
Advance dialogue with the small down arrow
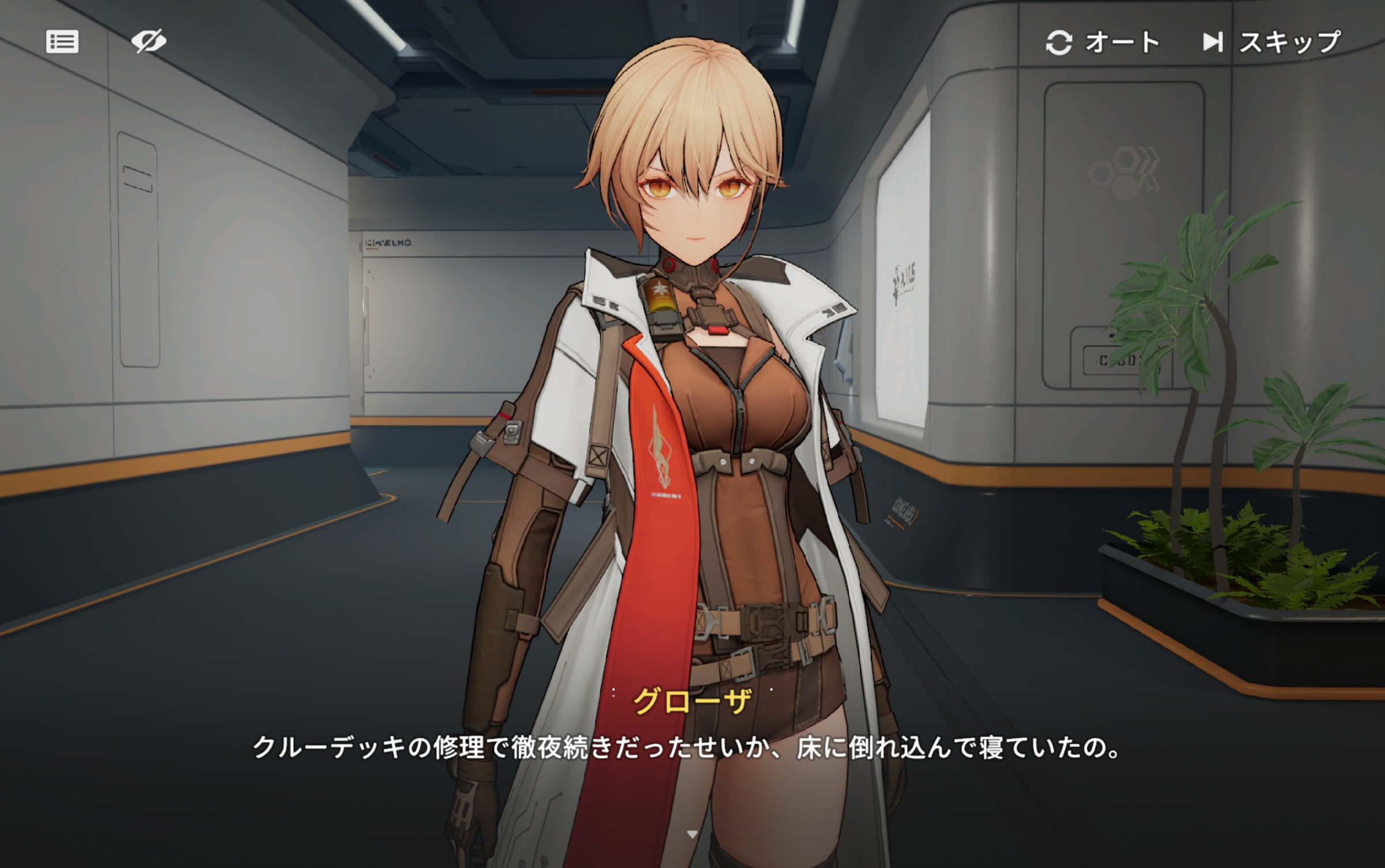coord(692,834)
